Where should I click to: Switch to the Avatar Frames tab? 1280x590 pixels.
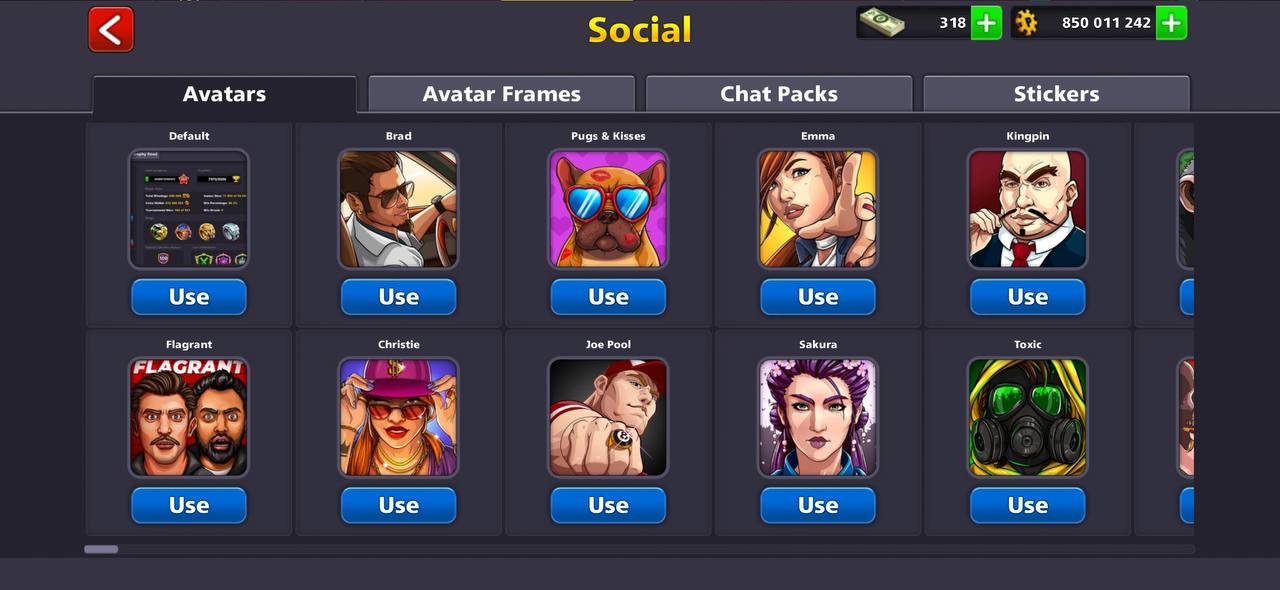click(501, 94)
